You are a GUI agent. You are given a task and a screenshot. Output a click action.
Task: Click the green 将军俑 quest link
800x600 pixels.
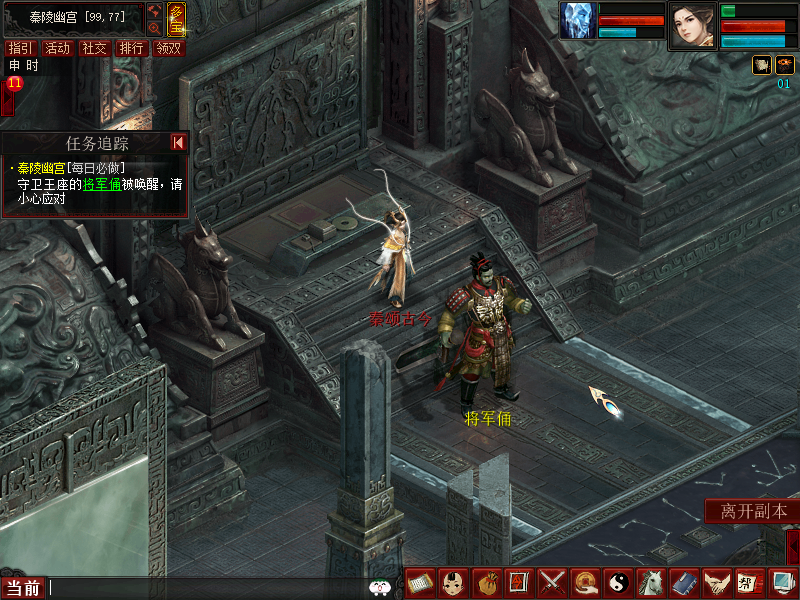101,184
